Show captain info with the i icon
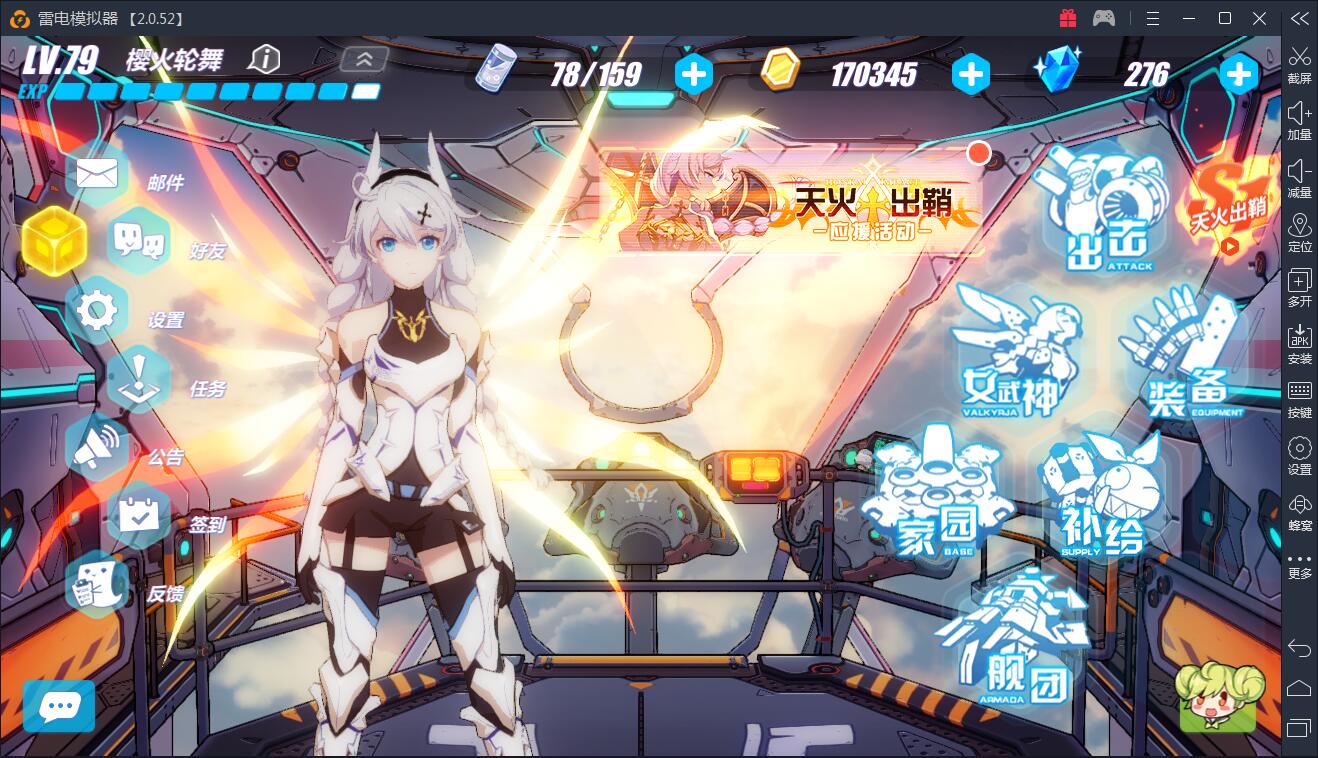Viewport: 1318px width, 758px height. (265, 59)
